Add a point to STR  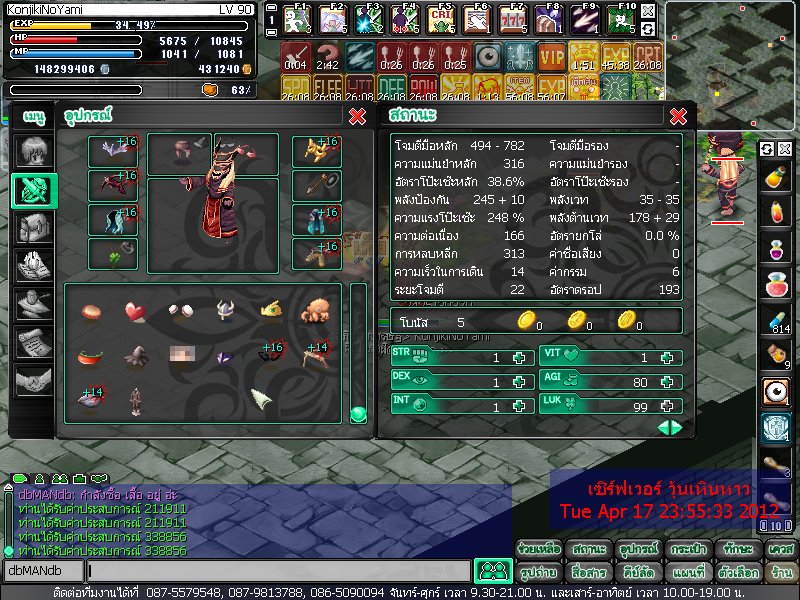[518, 358]
